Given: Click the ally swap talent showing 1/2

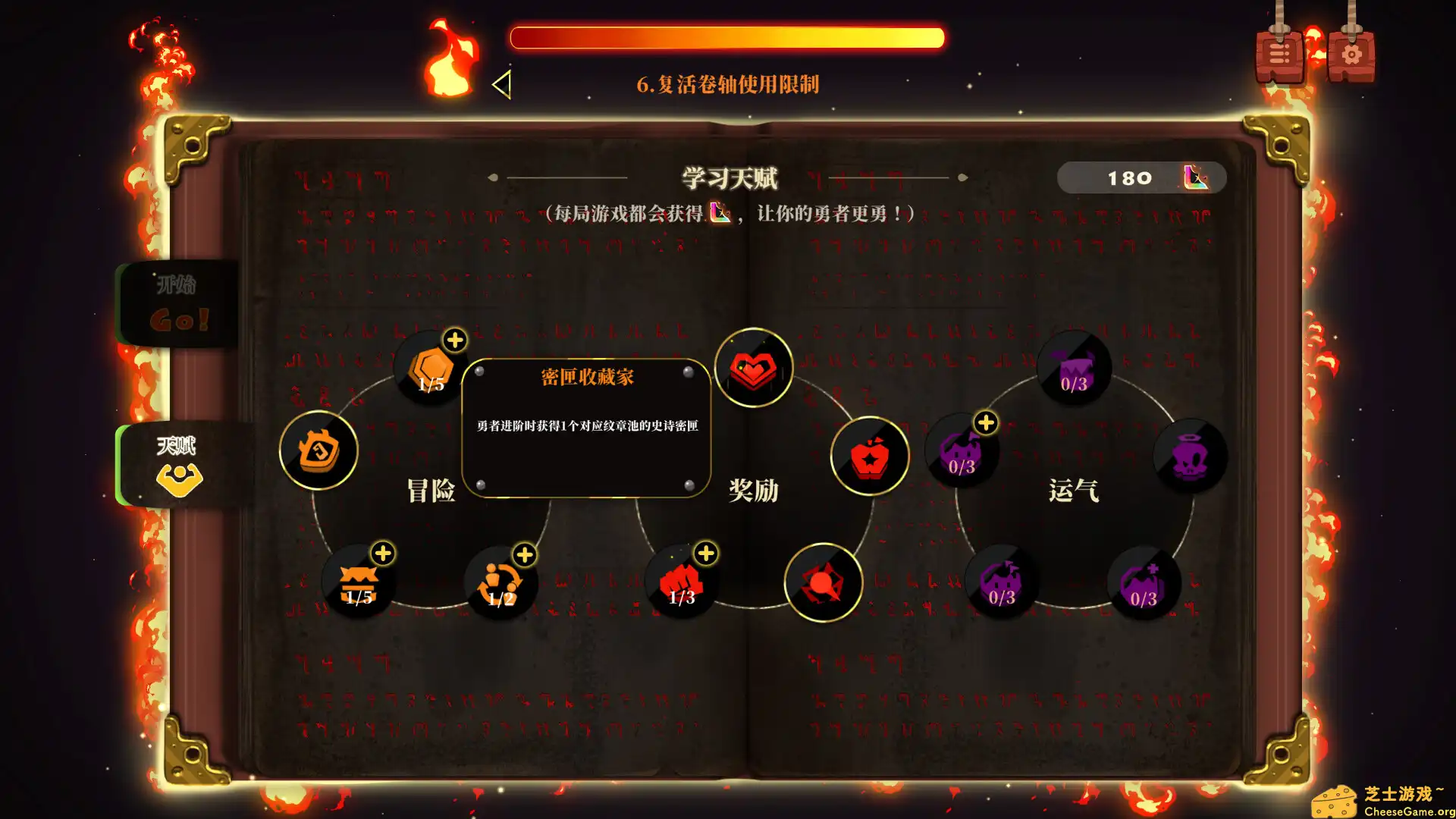Looking at the screenshot, I should tap(499, 582).
